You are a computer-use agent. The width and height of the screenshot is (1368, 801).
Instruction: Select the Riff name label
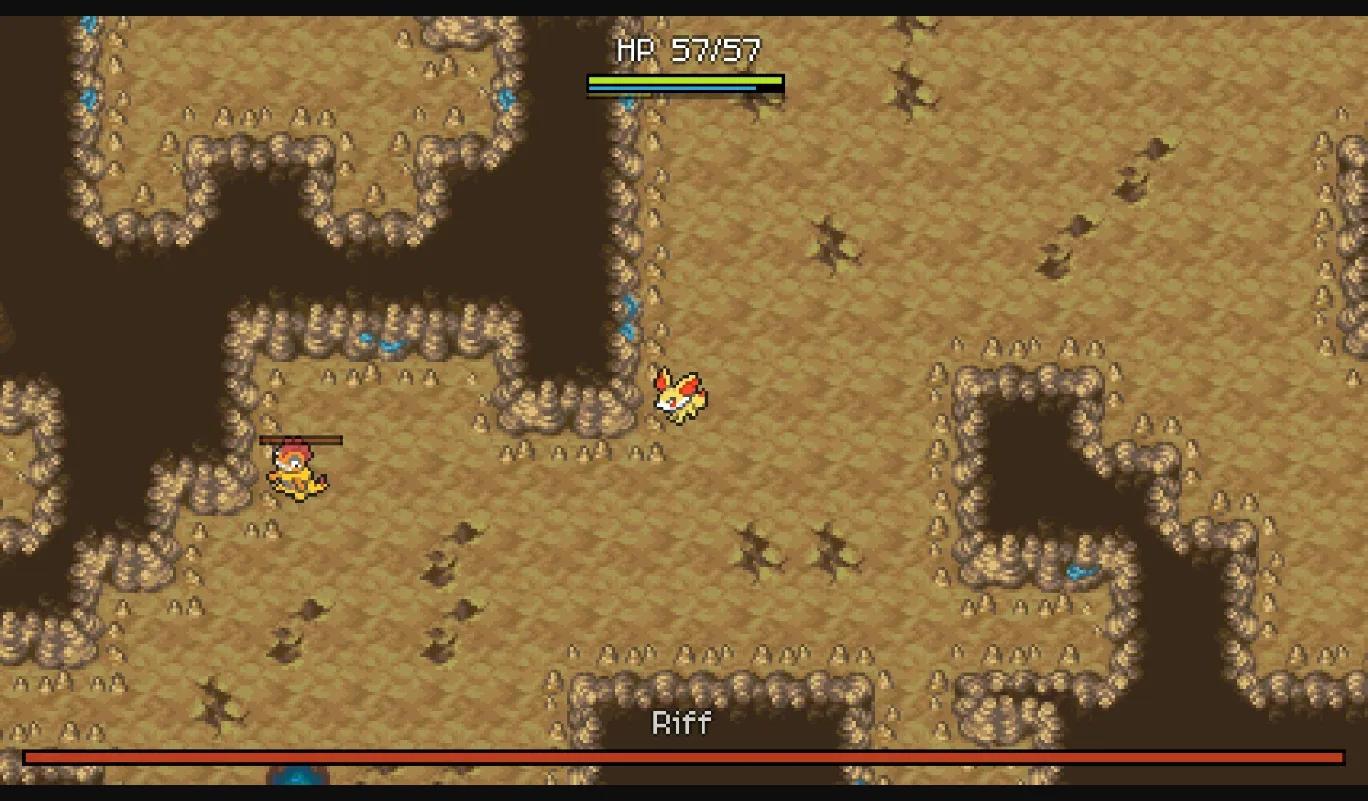(684, 724)
